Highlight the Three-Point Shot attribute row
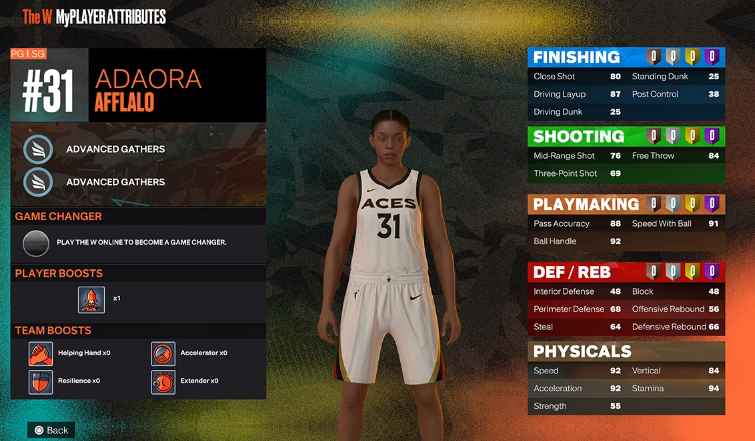Image resolution: width=755 pixels, height=441 pixels. [577, 174]
